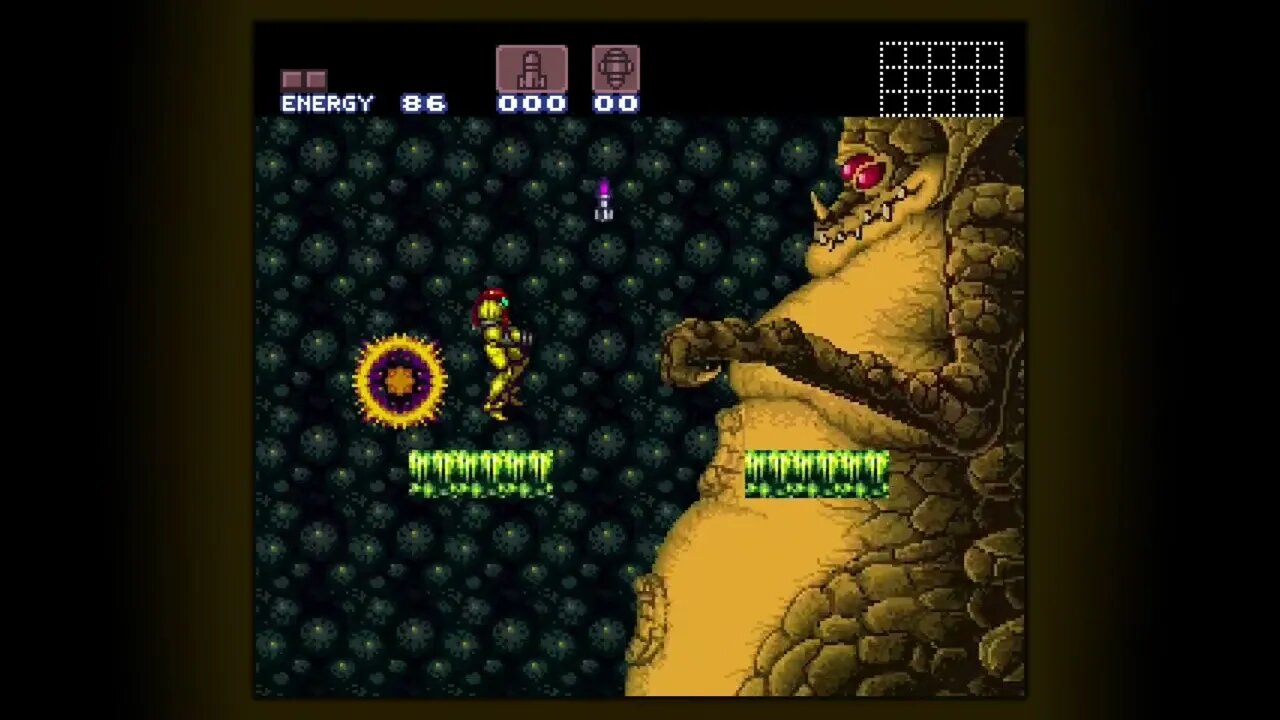Viewport: 1280px width, 720px height.
Task: Click the small flying enemy near the top
Action: pos(602,198)
